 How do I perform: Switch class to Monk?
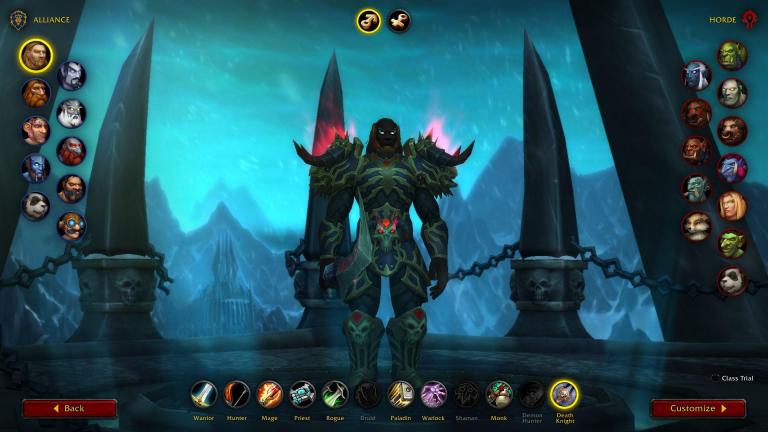pos(499,394)
